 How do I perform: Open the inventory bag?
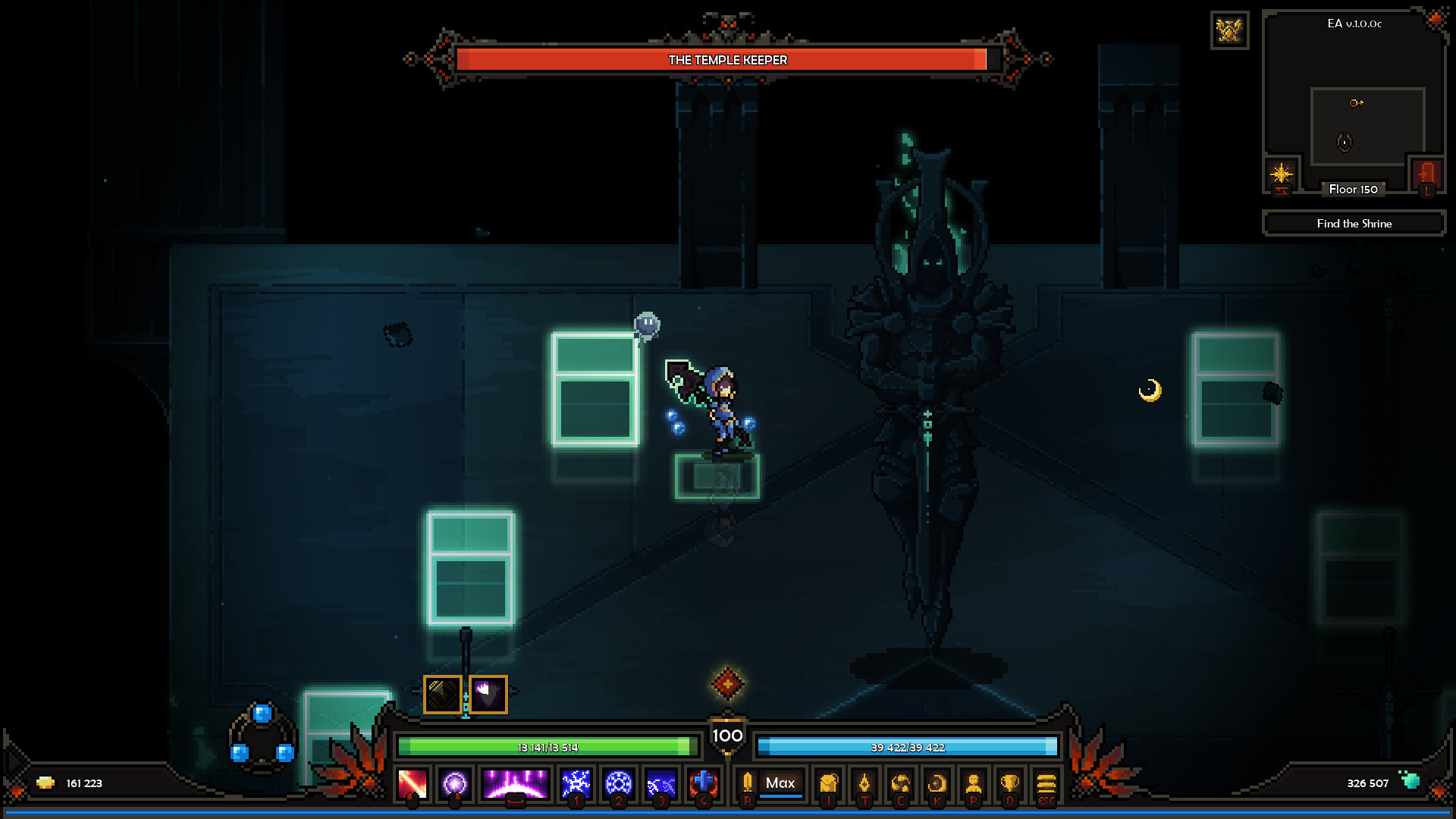pos(828,783)
